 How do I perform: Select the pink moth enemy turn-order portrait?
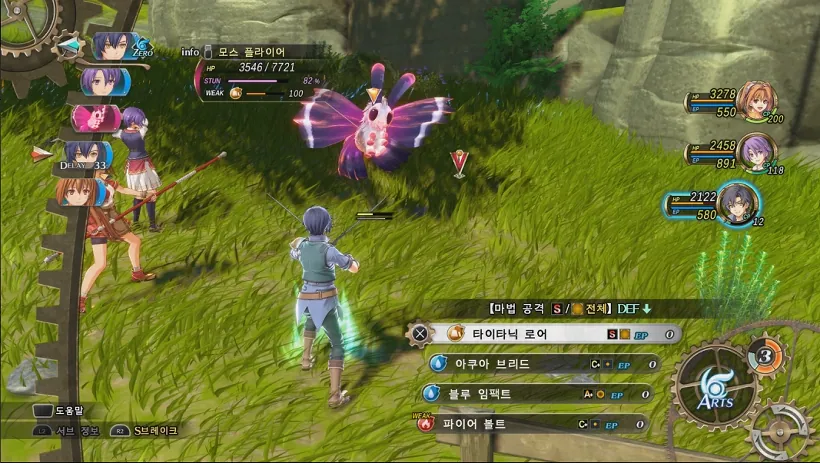click(x=92, y=118)
